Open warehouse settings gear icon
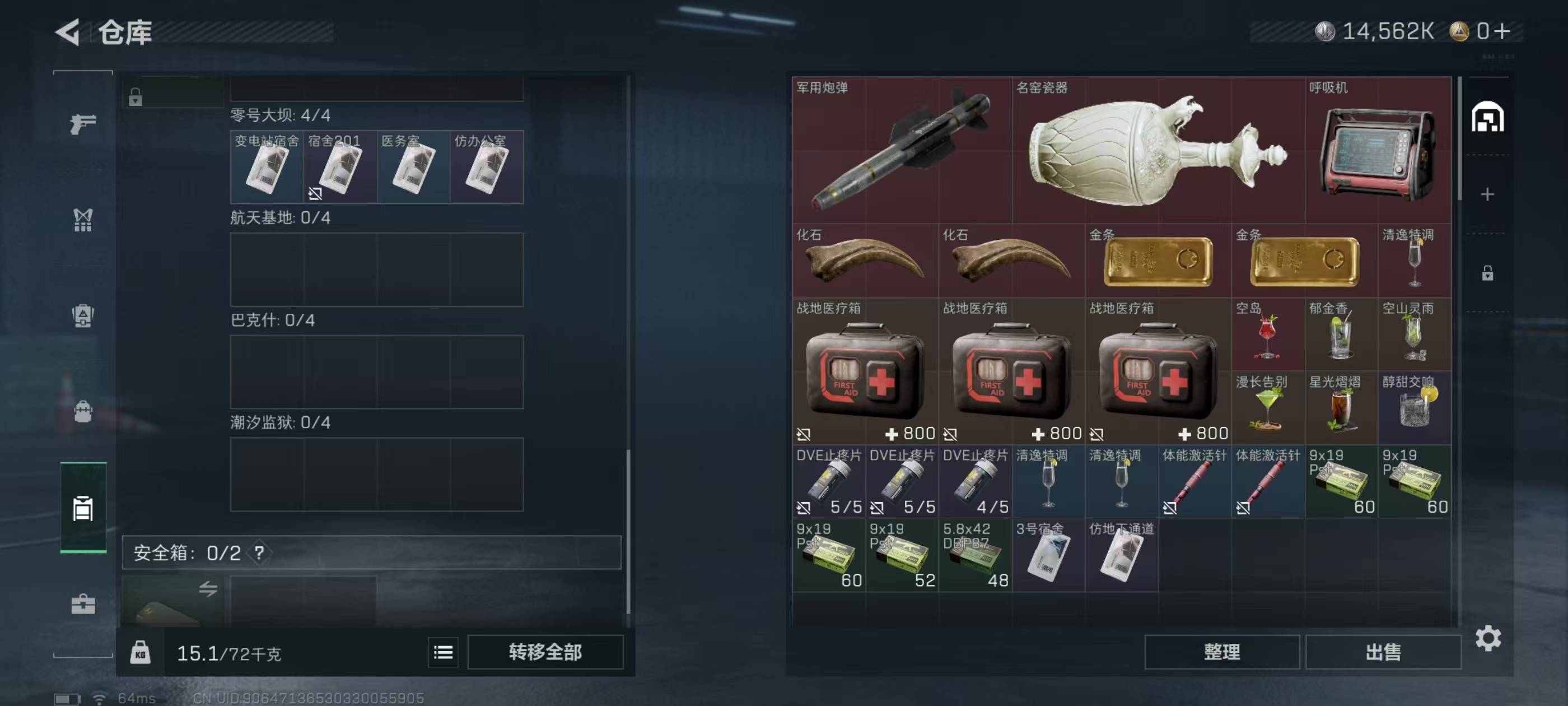Screen dimensions: 1568x706 pos(1488,638)
